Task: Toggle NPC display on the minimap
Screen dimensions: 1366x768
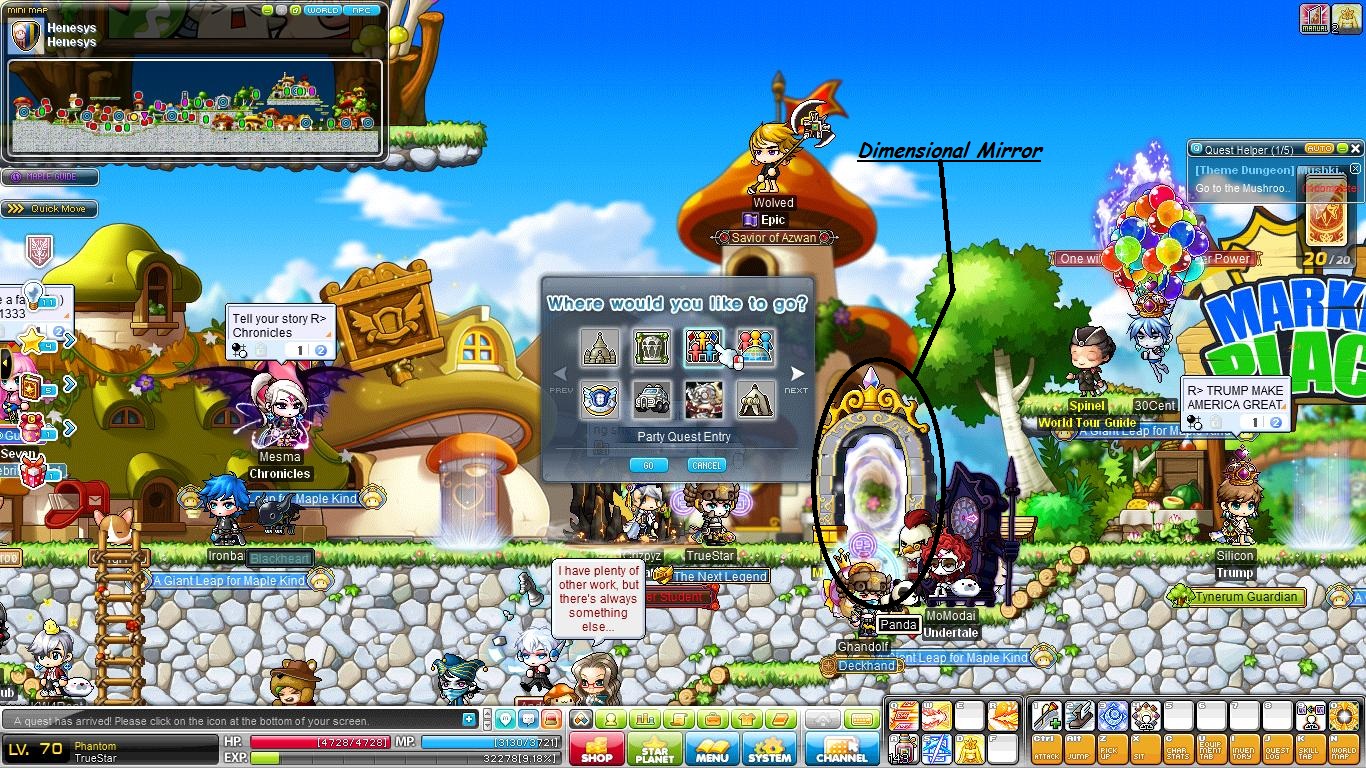Action: tap(361, 10)
